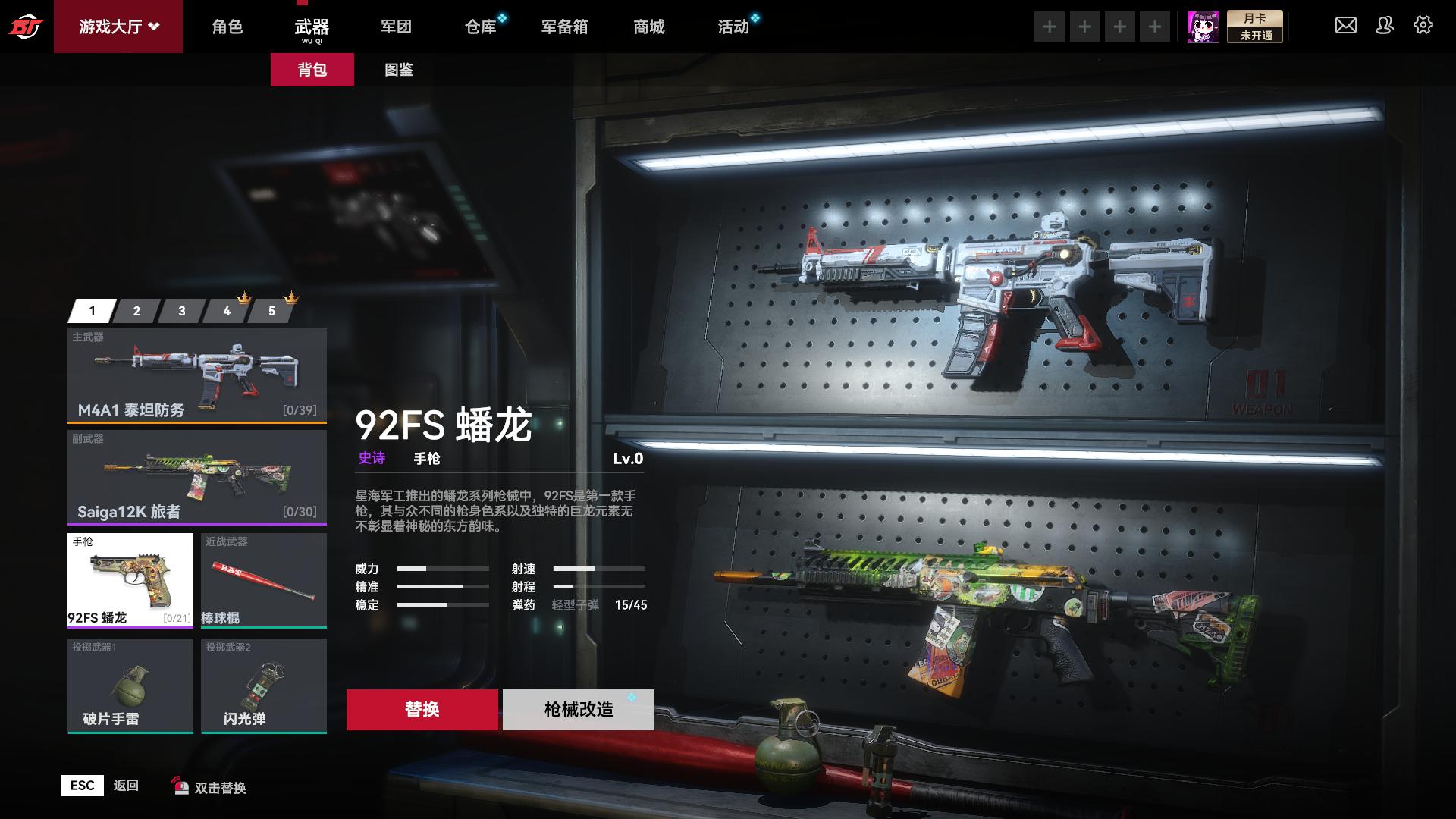Switch to loadout preset 5

point(271,310)
